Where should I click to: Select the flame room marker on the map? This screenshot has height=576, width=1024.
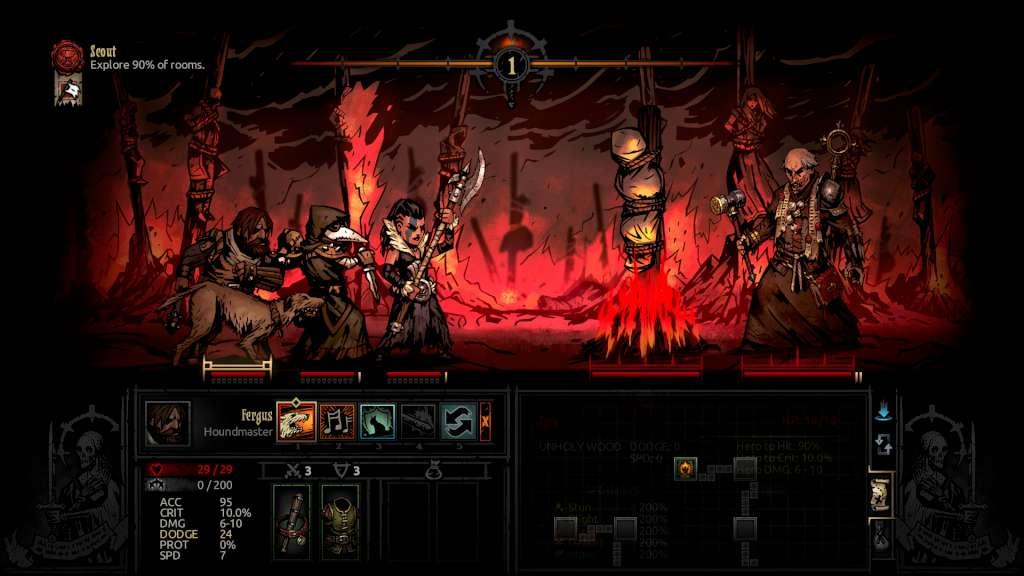(685, 467)
